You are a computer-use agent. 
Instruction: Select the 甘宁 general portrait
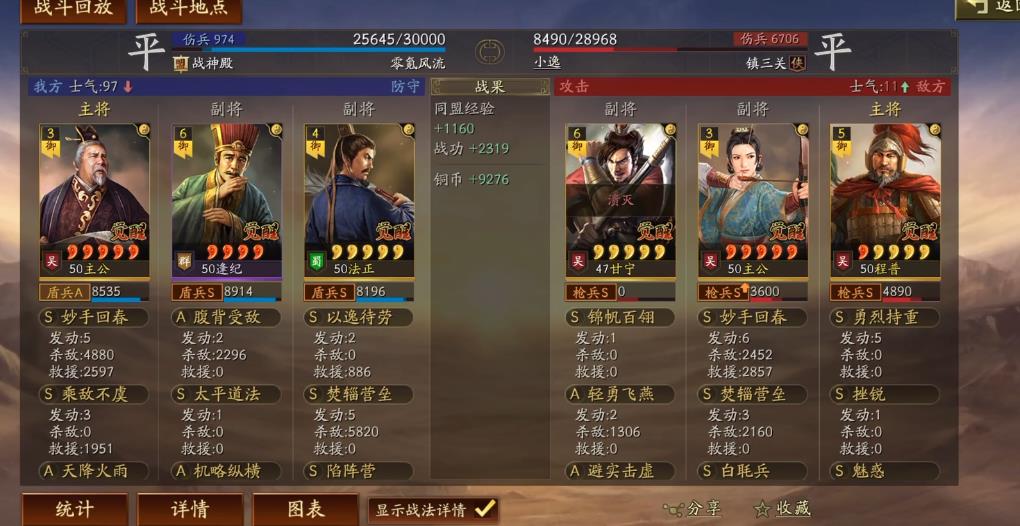pyautogui.click(x=620, y=190)
